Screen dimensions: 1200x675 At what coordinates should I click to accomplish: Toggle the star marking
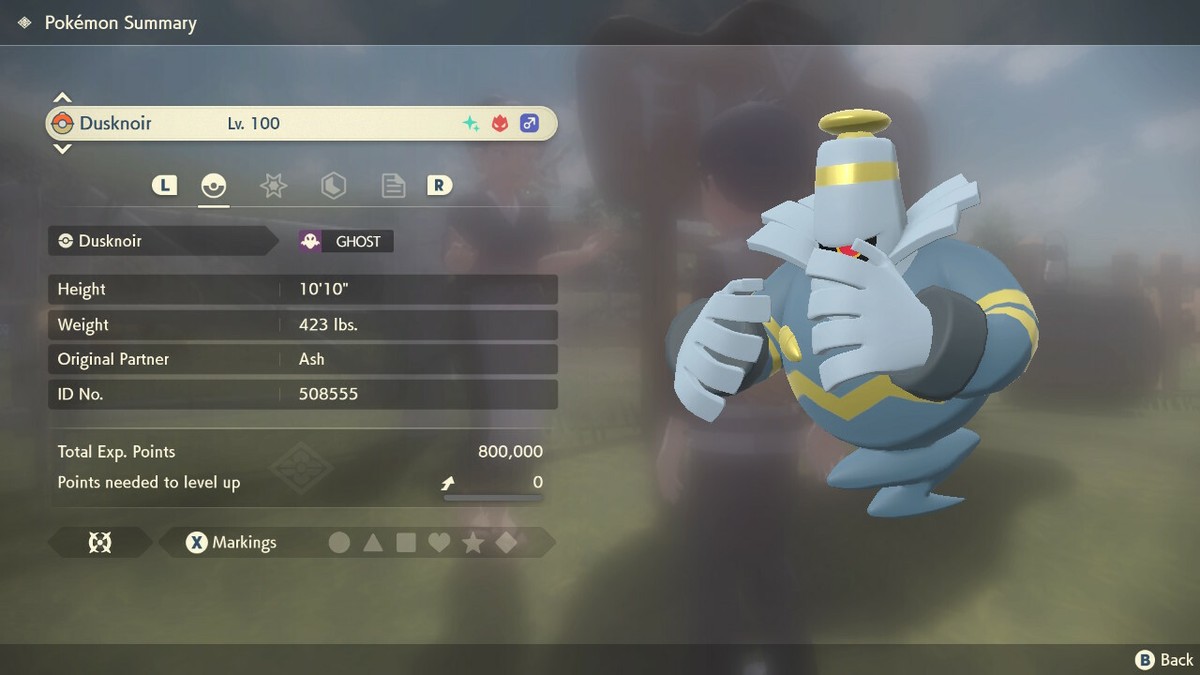[473, 542]
